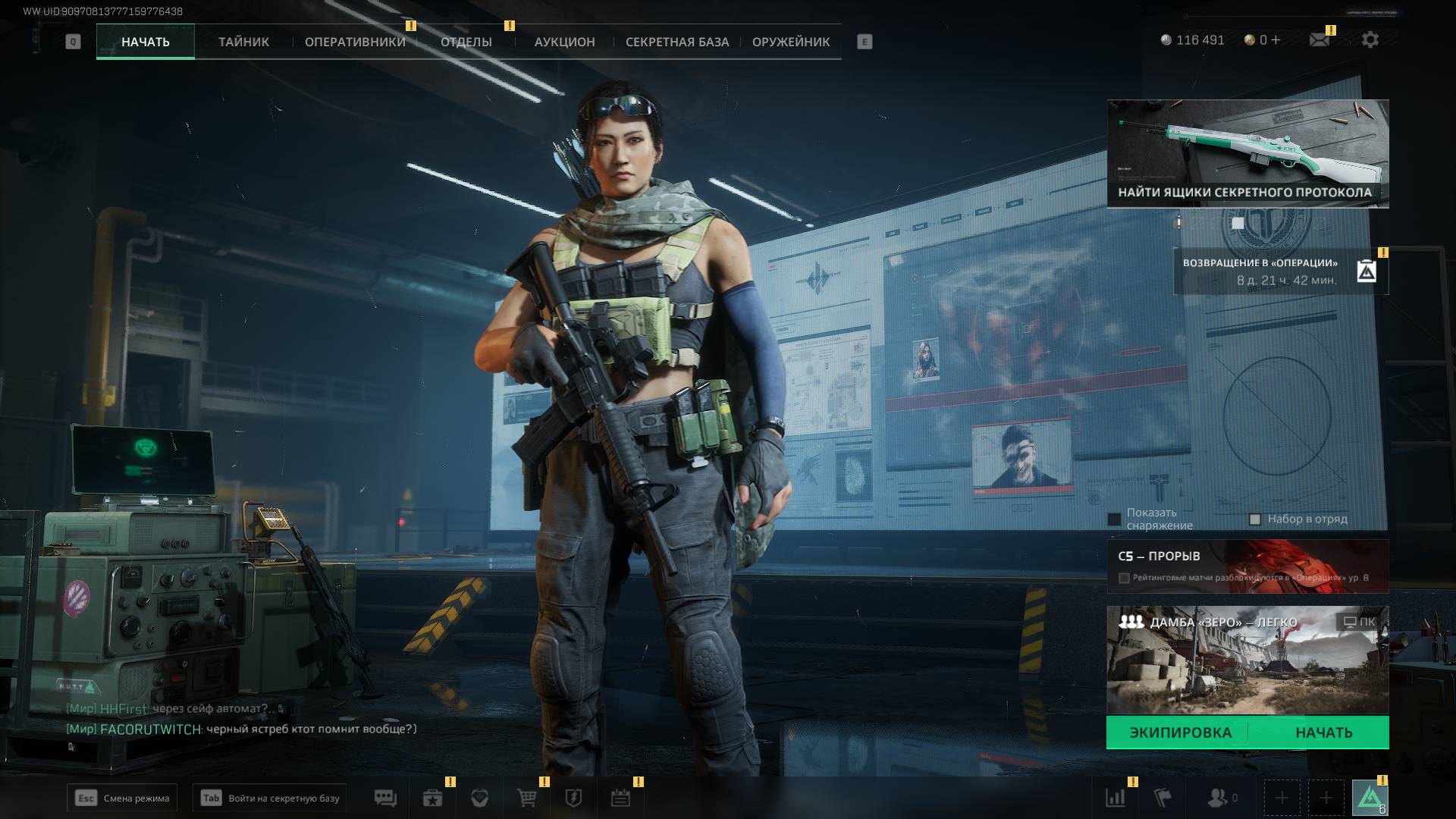Open the friends list icon
This screenshot has width=1456, height=819.
coord(1217,798)
